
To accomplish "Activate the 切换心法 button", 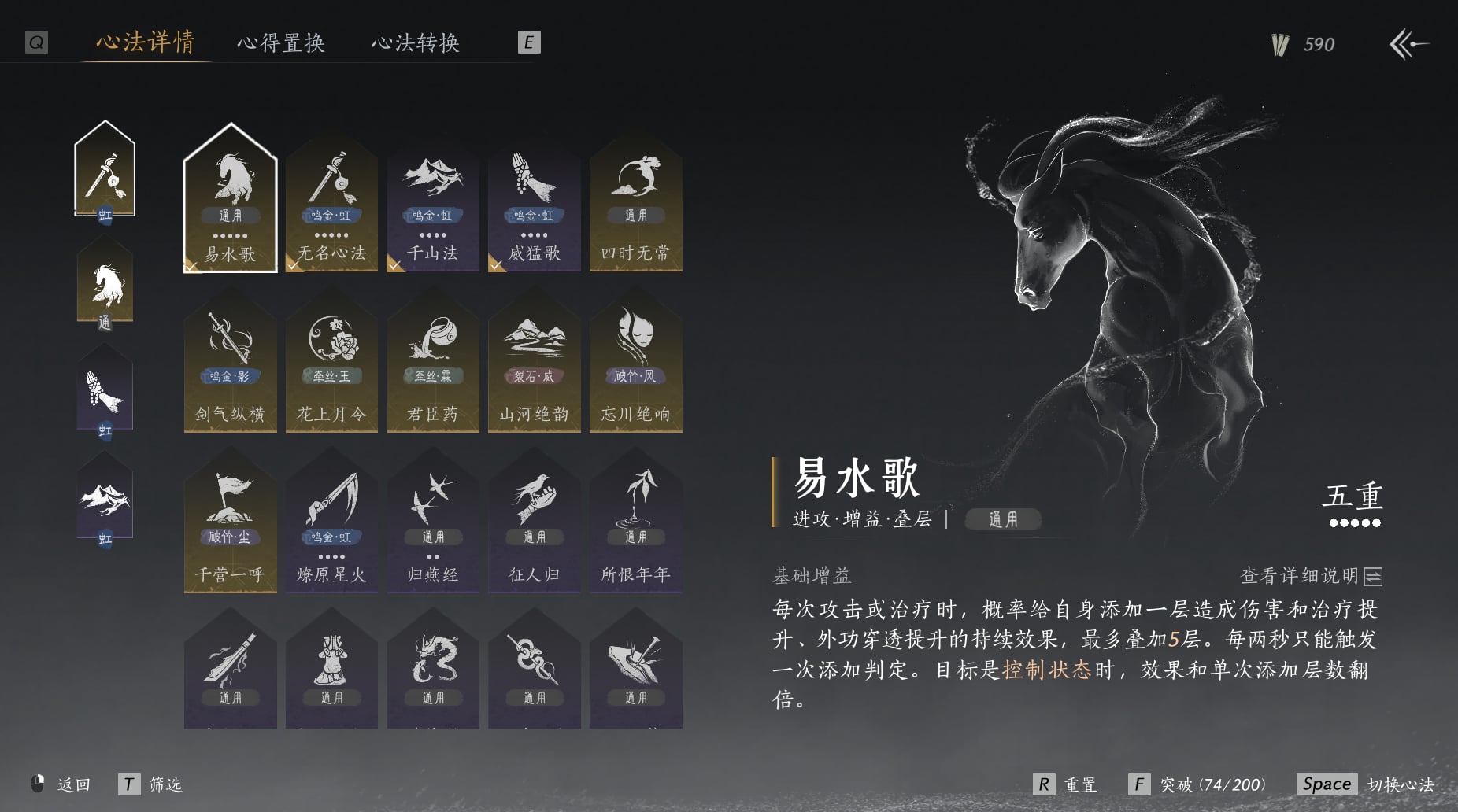I will coord(1366,784).
